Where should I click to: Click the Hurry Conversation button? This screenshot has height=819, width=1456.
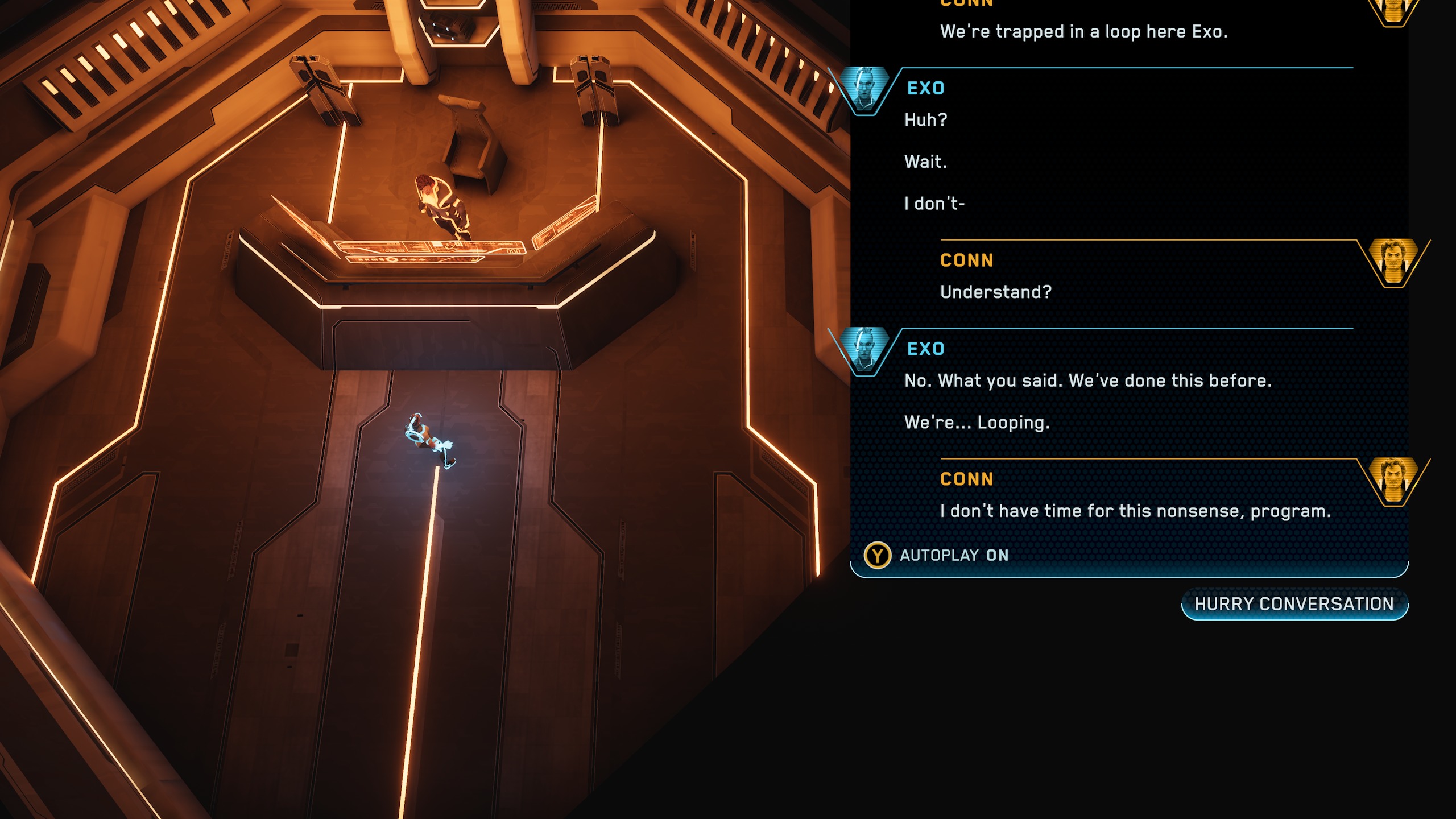(x=1294, y=604)
